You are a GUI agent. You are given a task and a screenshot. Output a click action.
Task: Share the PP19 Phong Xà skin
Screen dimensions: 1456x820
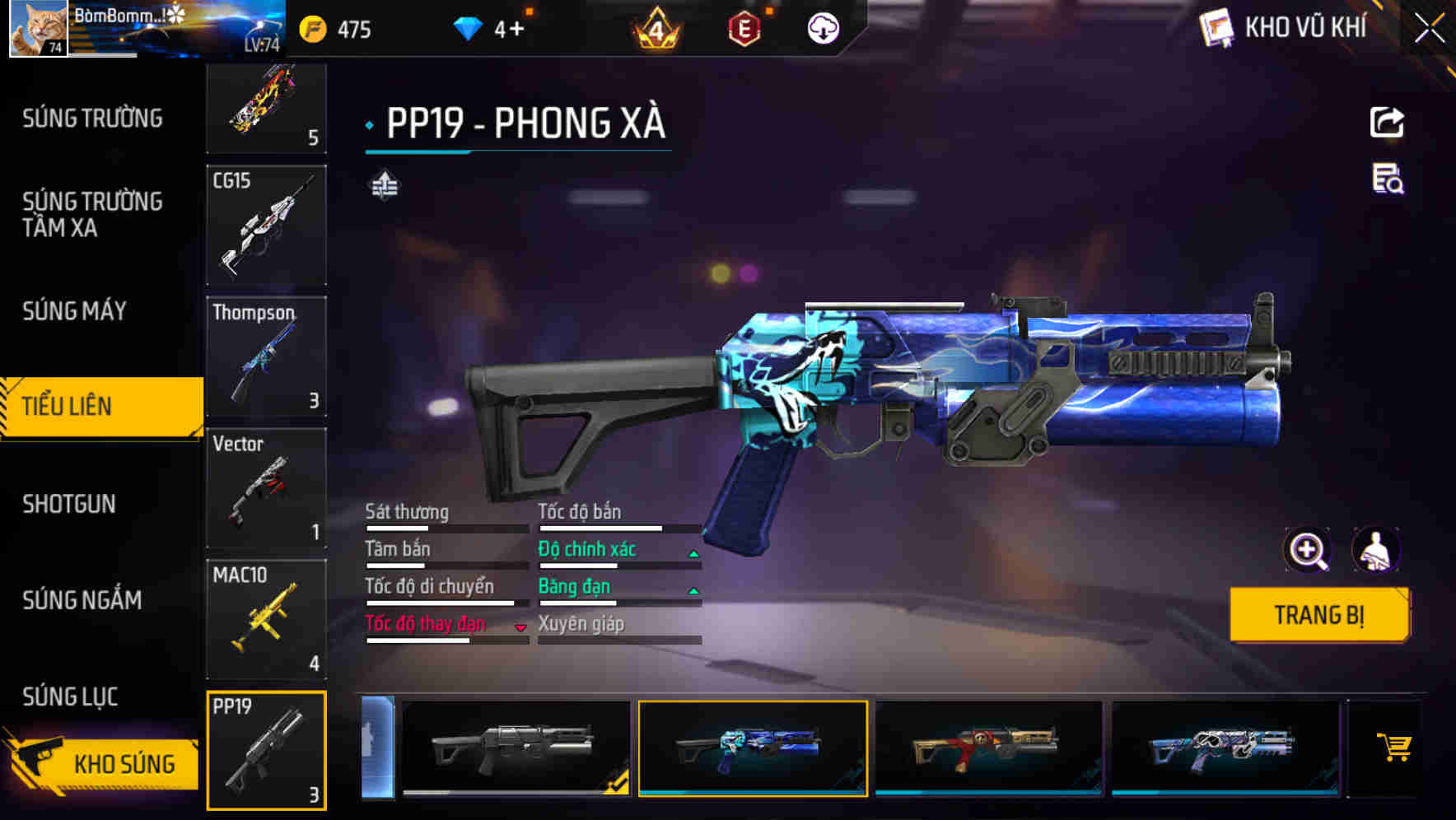[x=1386, y=122]
